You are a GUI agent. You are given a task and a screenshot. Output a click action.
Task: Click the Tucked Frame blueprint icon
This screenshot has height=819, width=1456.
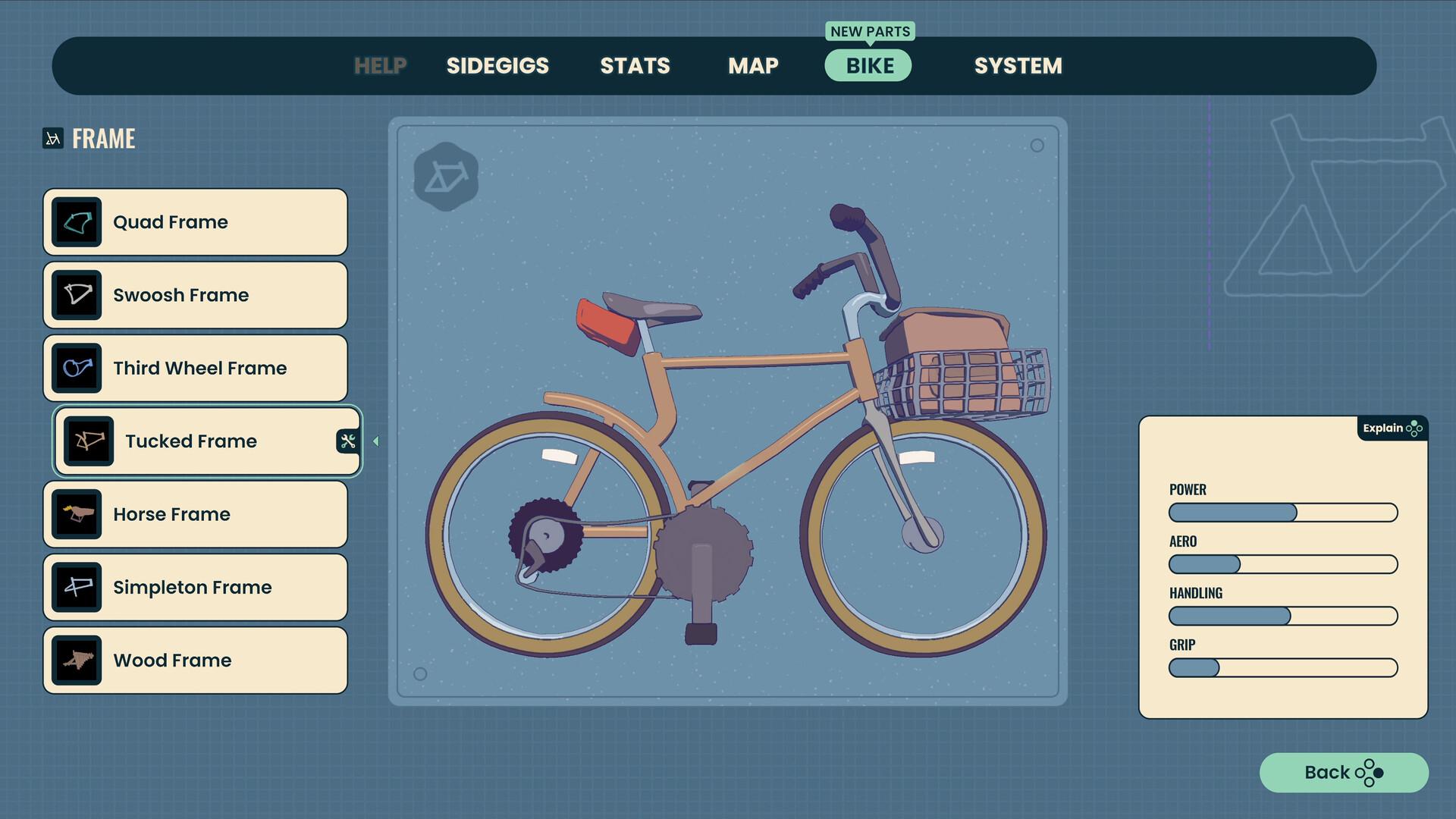point(89,441)
